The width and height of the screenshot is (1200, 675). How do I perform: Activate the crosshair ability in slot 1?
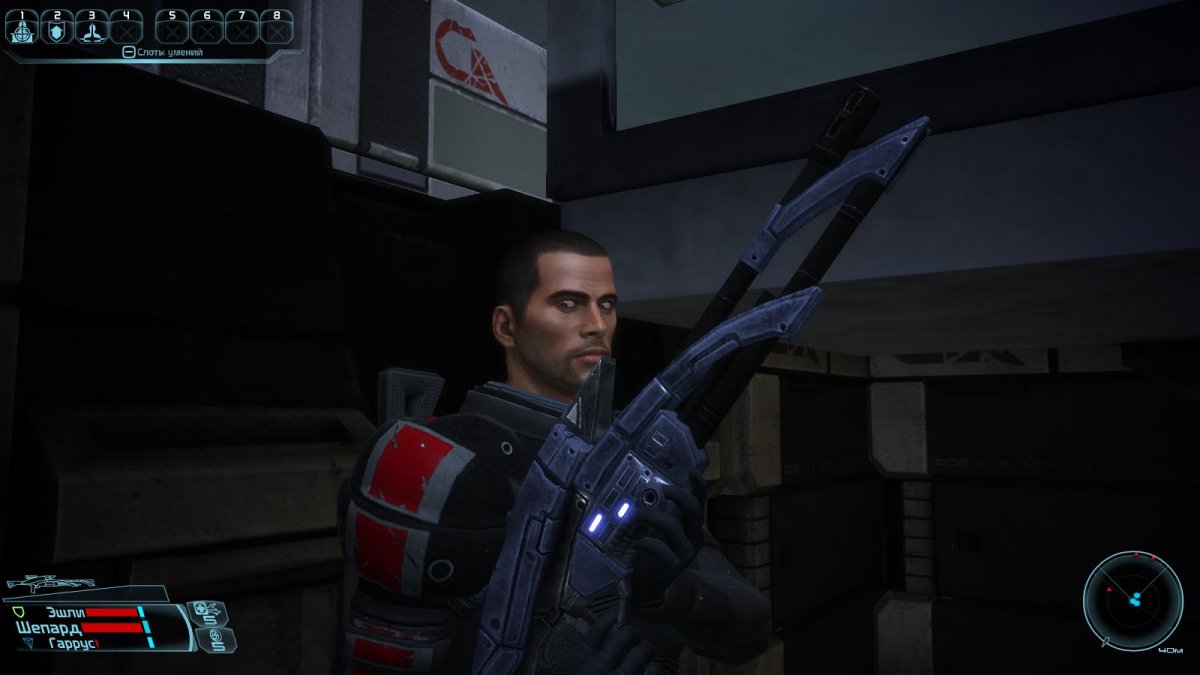tap(20, 30)
